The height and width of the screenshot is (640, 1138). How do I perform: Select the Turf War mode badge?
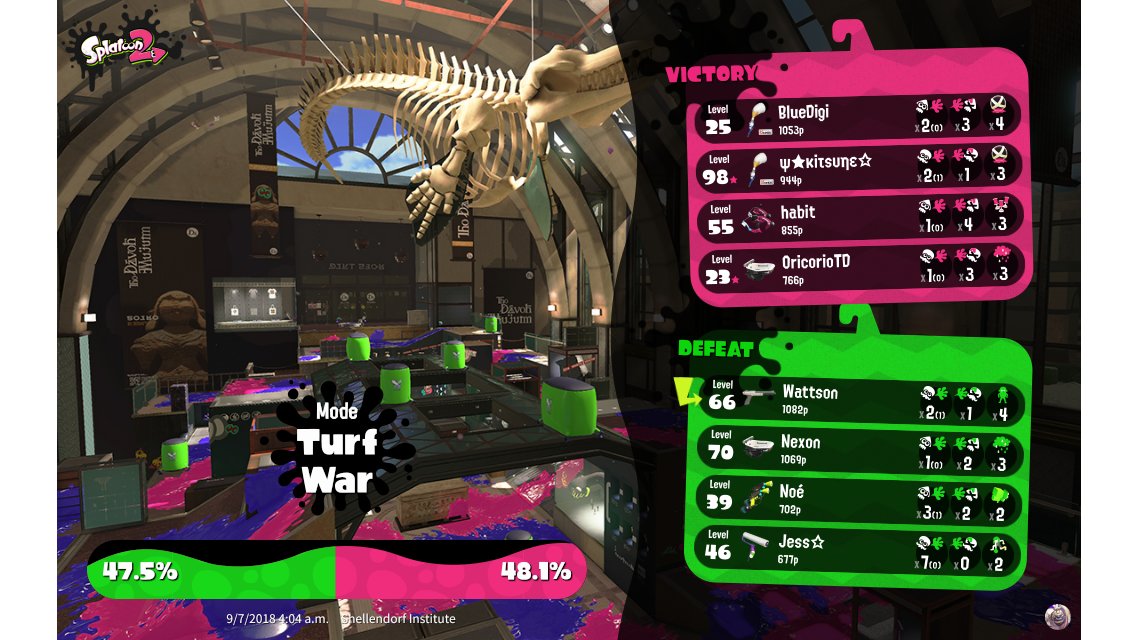click(x=336, y=450)
